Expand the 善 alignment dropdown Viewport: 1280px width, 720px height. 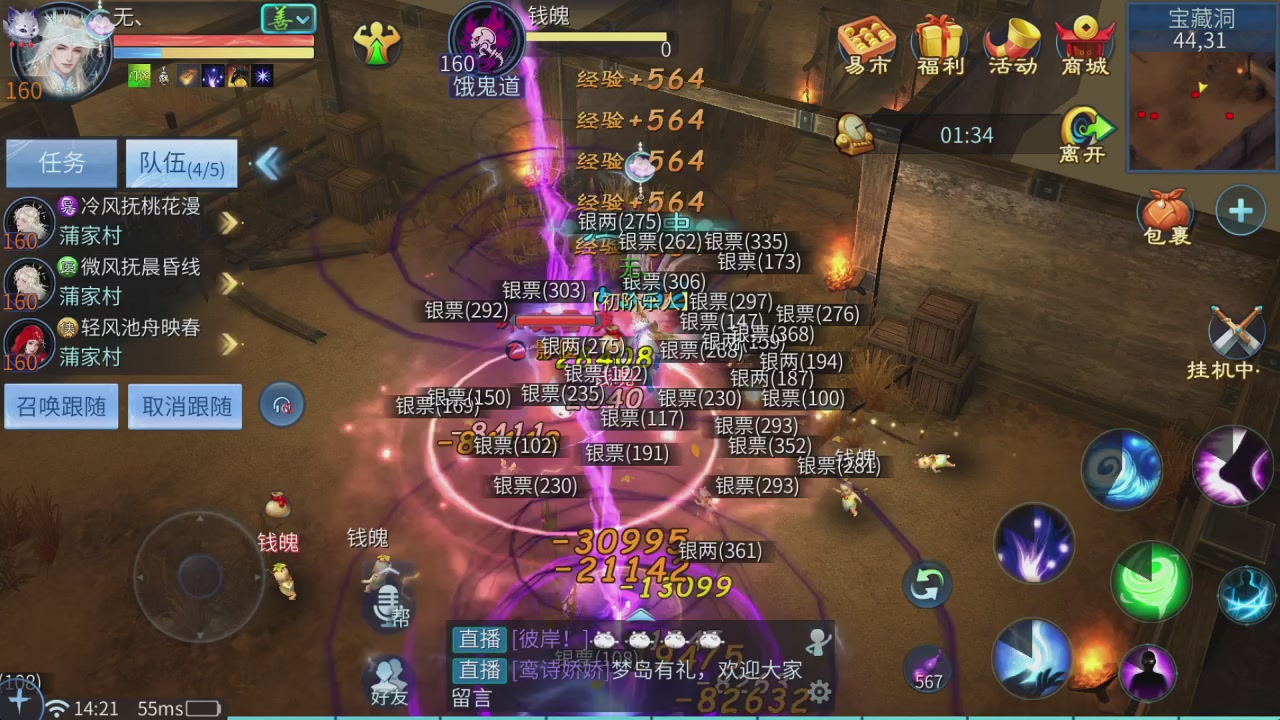coord(288,19)
